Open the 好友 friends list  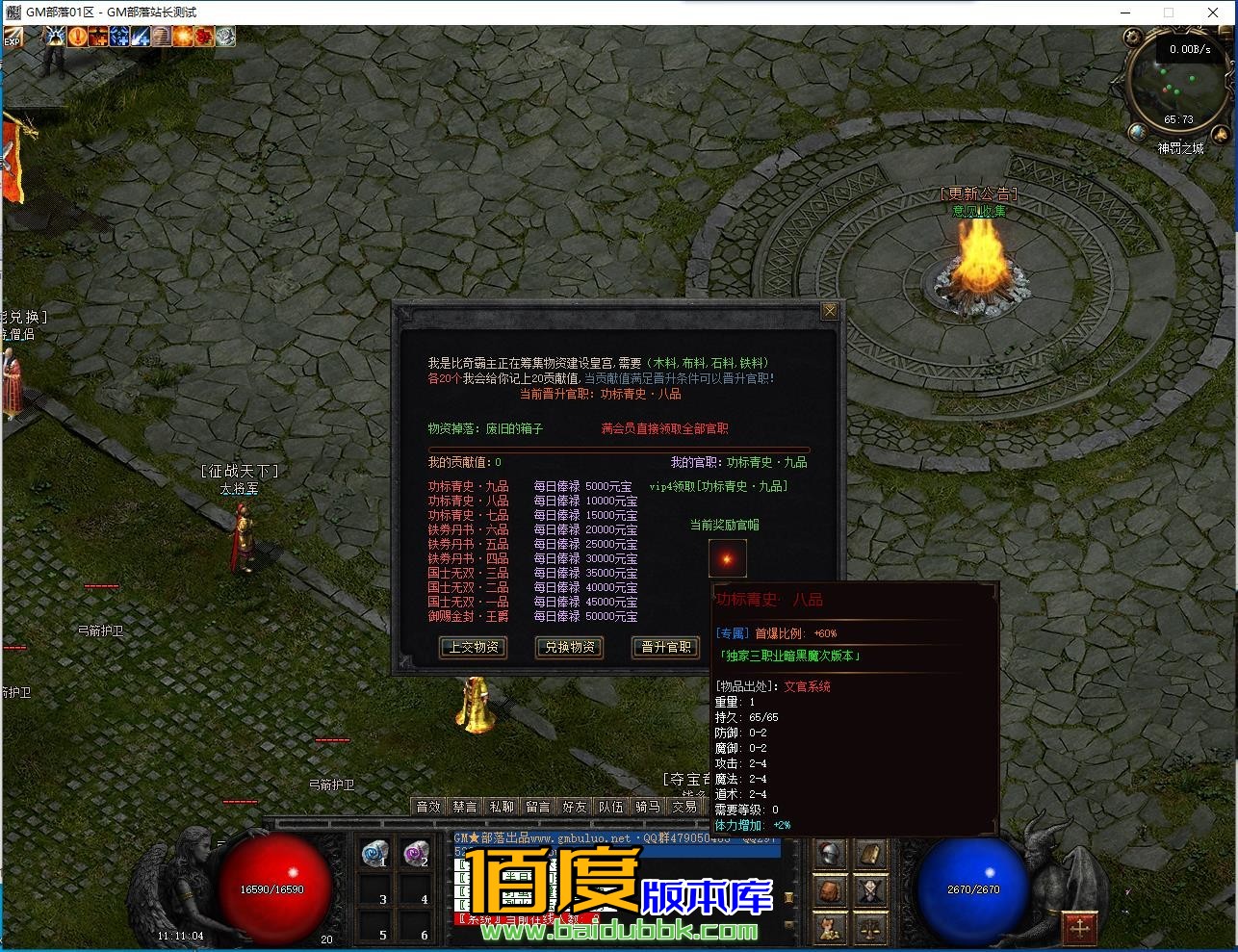click(575, 807)
